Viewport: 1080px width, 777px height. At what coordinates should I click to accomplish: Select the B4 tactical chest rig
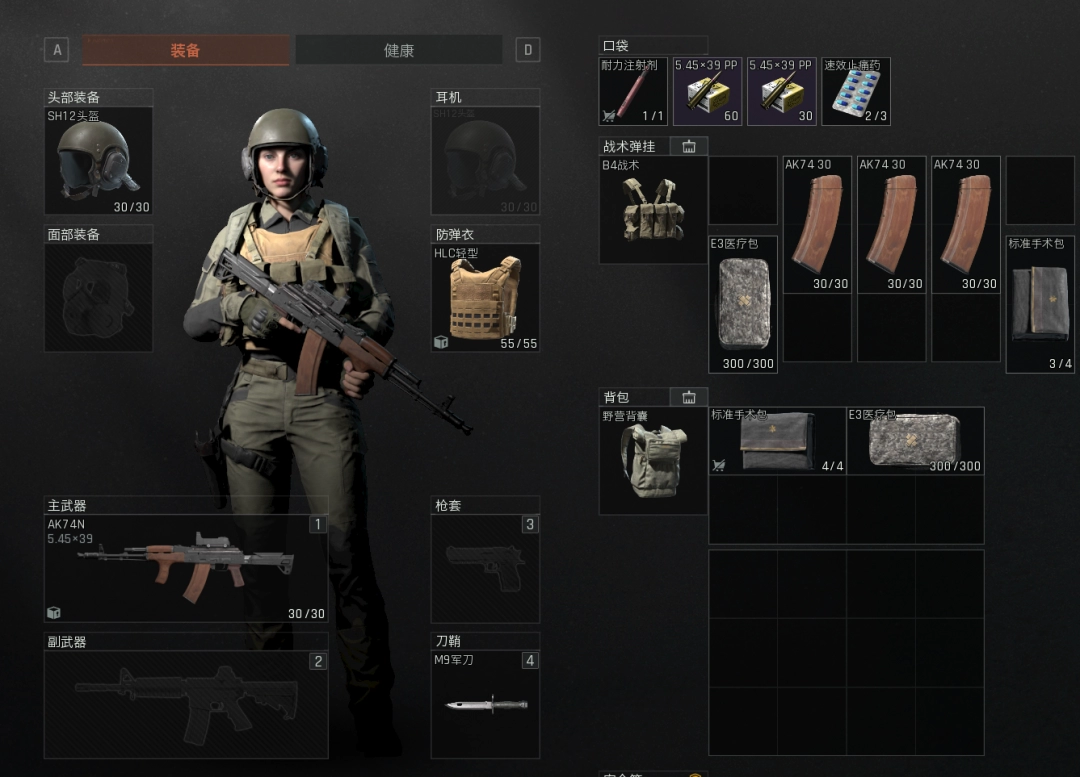coord(652,210)
